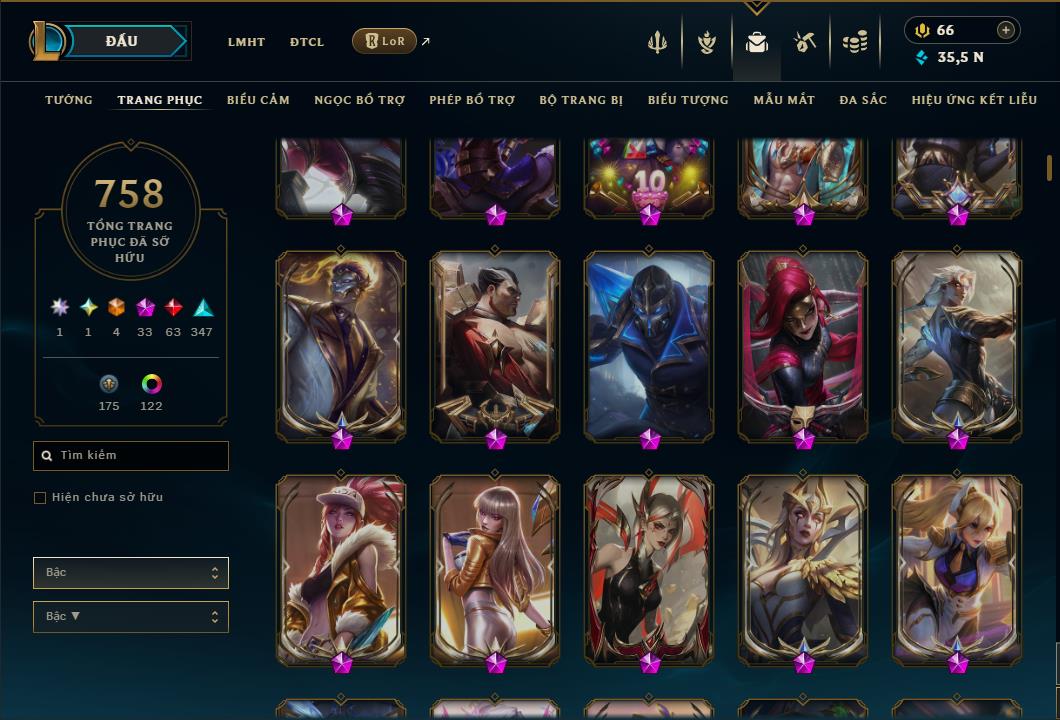
Task: Click the ĐẤU play button
Action: [120, 41]
